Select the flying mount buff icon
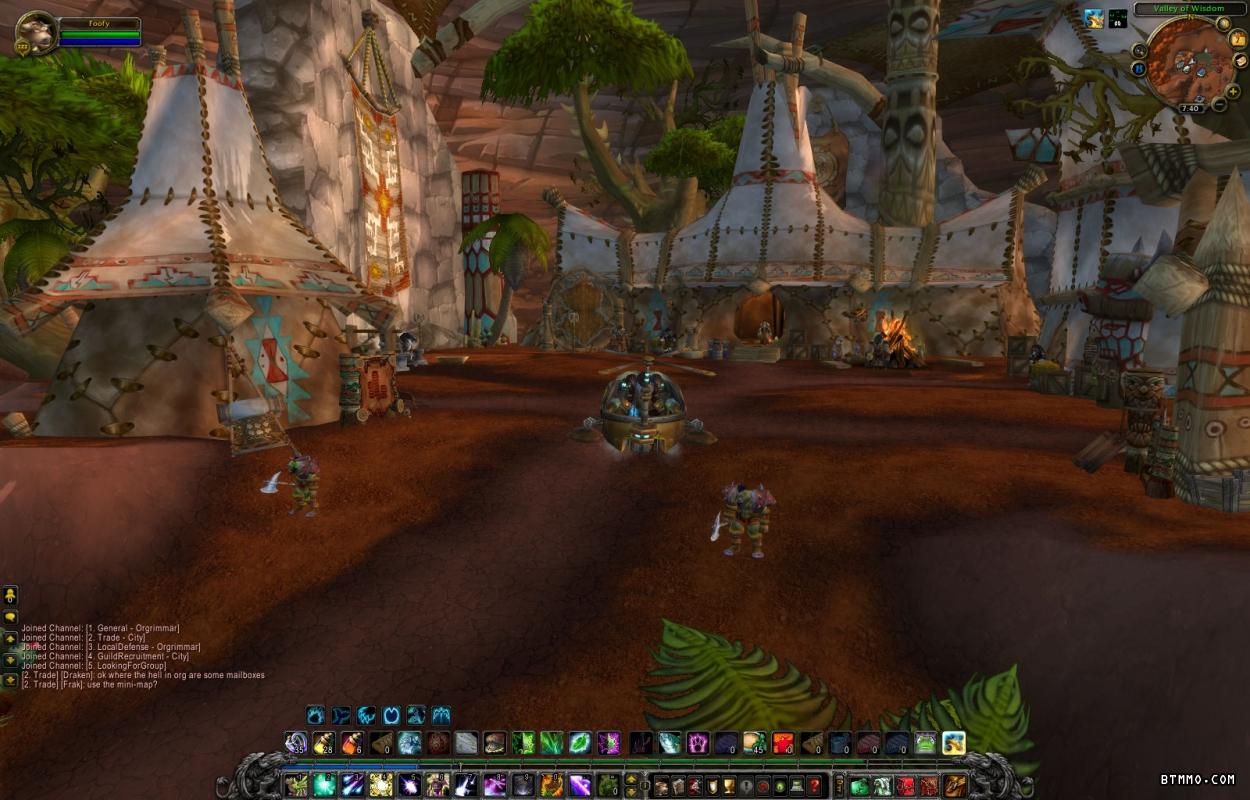This screenshot has width=1250, height=800. 1095,18
